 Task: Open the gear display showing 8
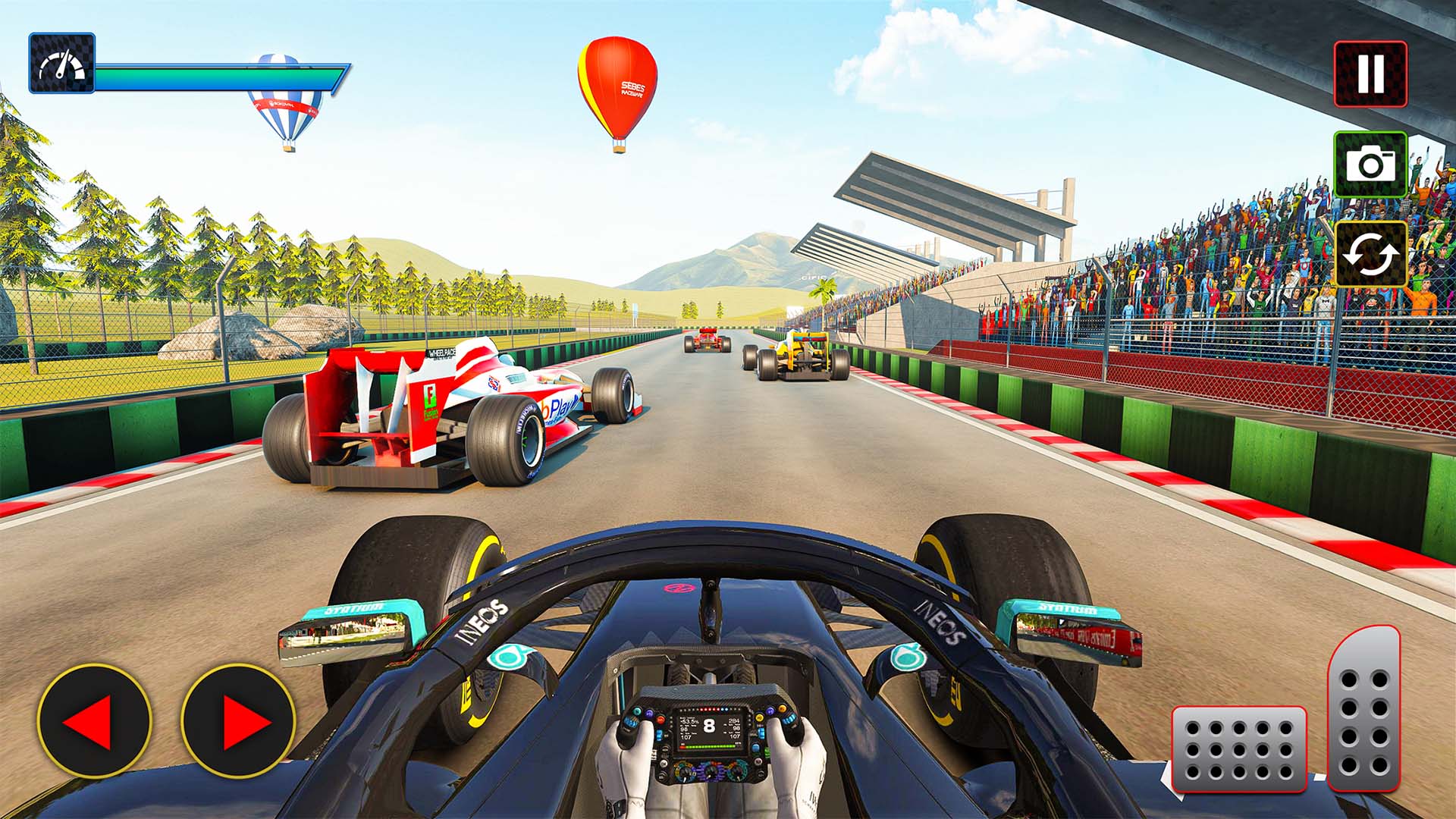tap(709, 724)
